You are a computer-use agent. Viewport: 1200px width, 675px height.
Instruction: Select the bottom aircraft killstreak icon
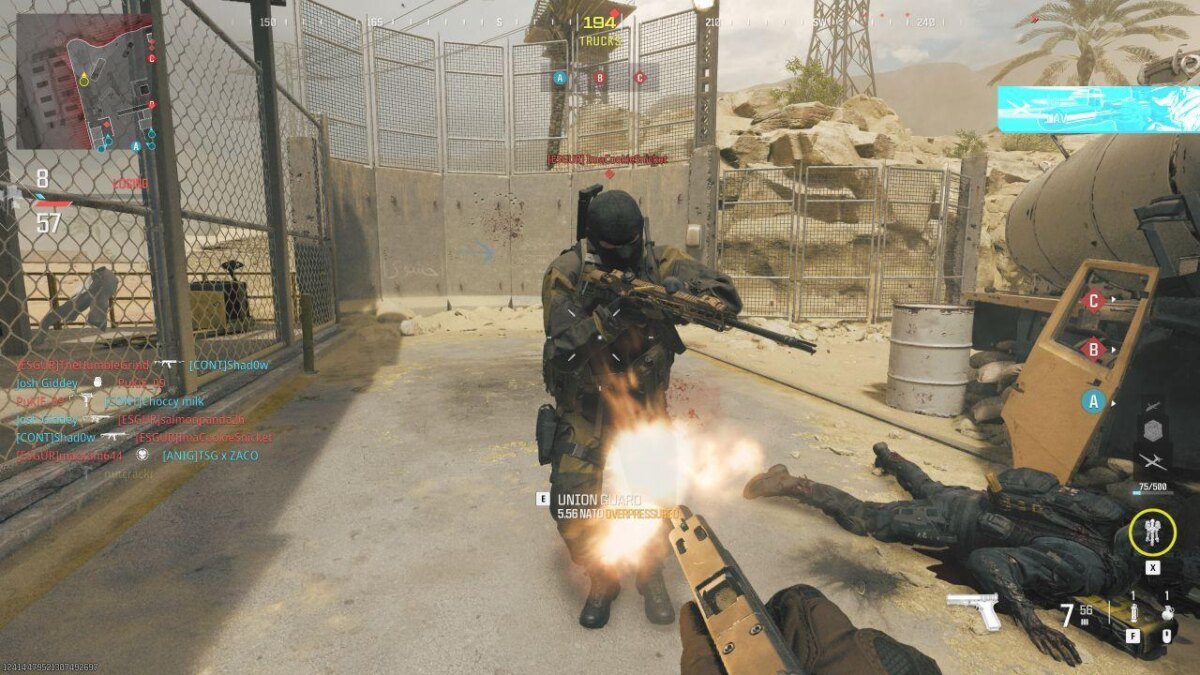click(x=1152, y=462)
